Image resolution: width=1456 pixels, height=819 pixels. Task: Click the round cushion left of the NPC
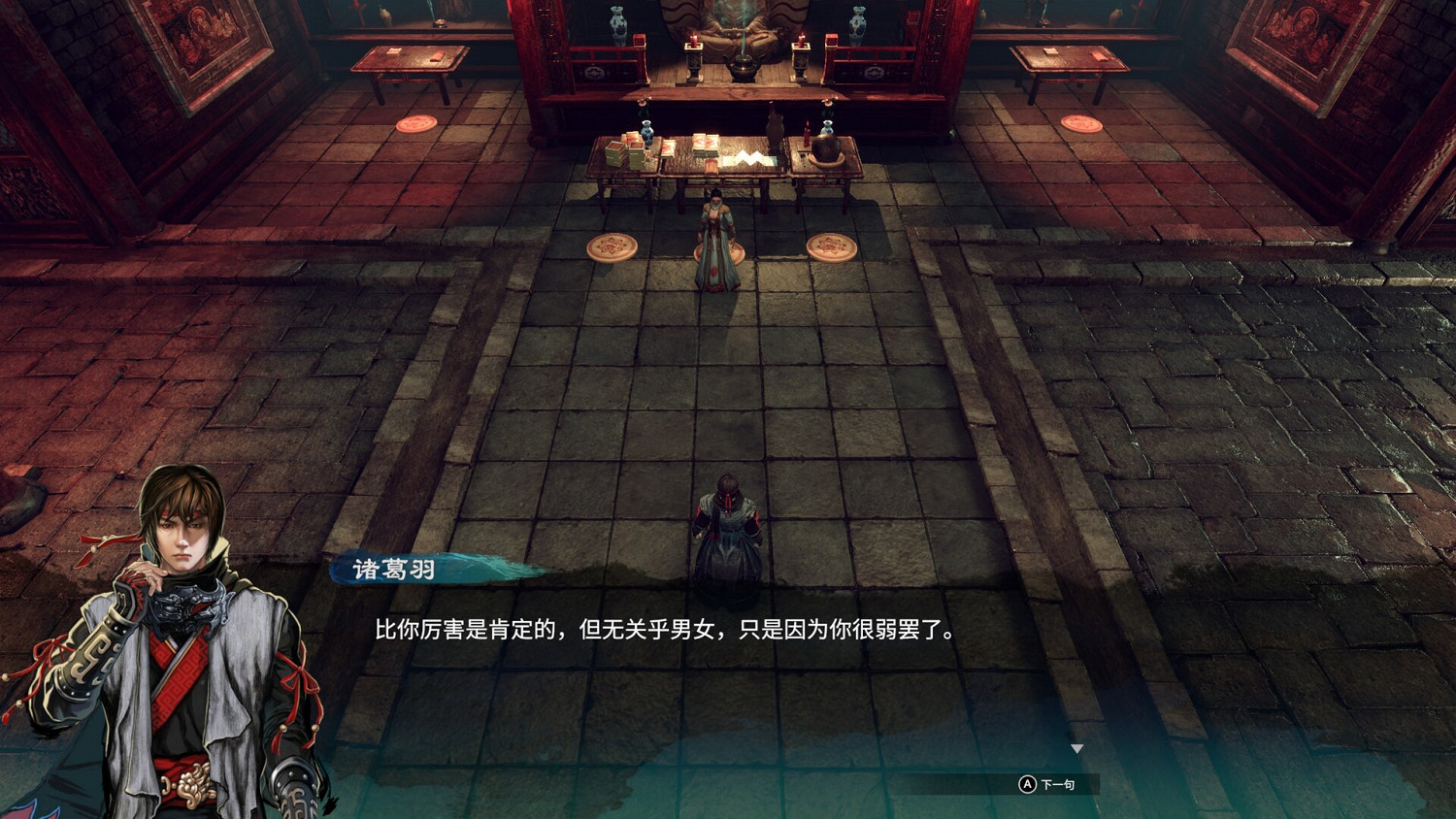click(612, 246)
